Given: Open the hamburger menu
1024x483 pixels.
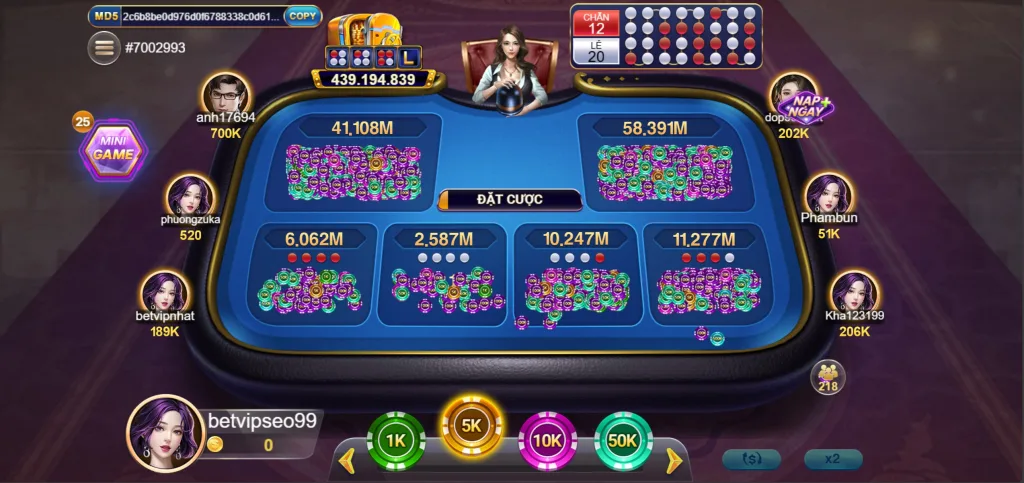Looking at the screenshot, I should 103,47.
